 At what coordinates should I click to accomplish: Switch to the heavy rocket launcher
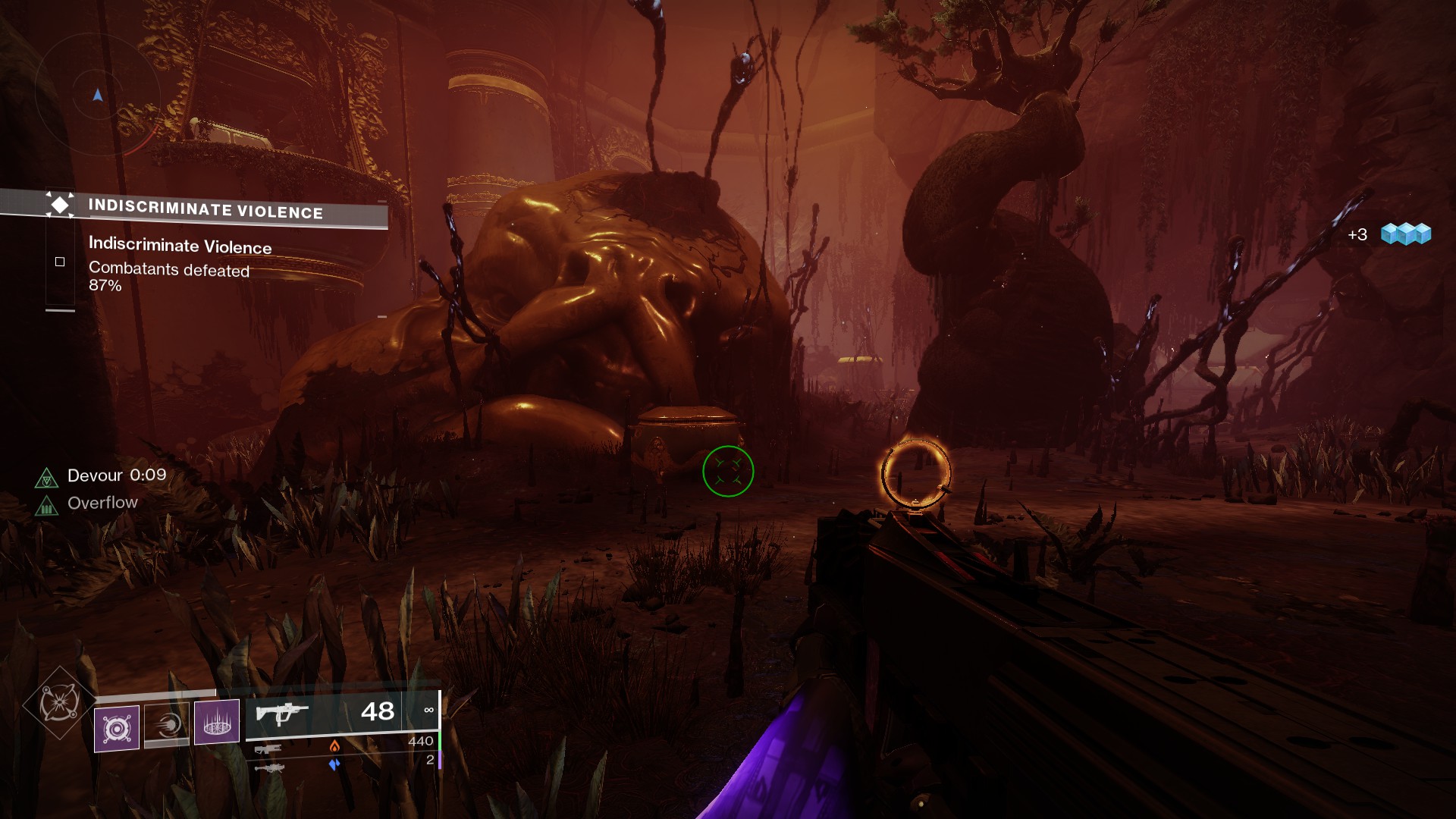[268, 768]
